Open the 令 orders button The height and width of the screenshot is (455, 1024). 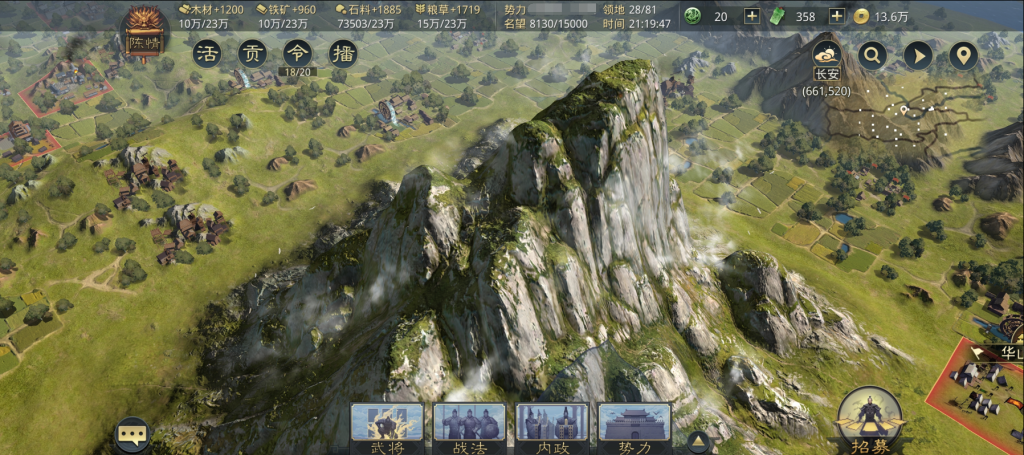pos(297,53)
